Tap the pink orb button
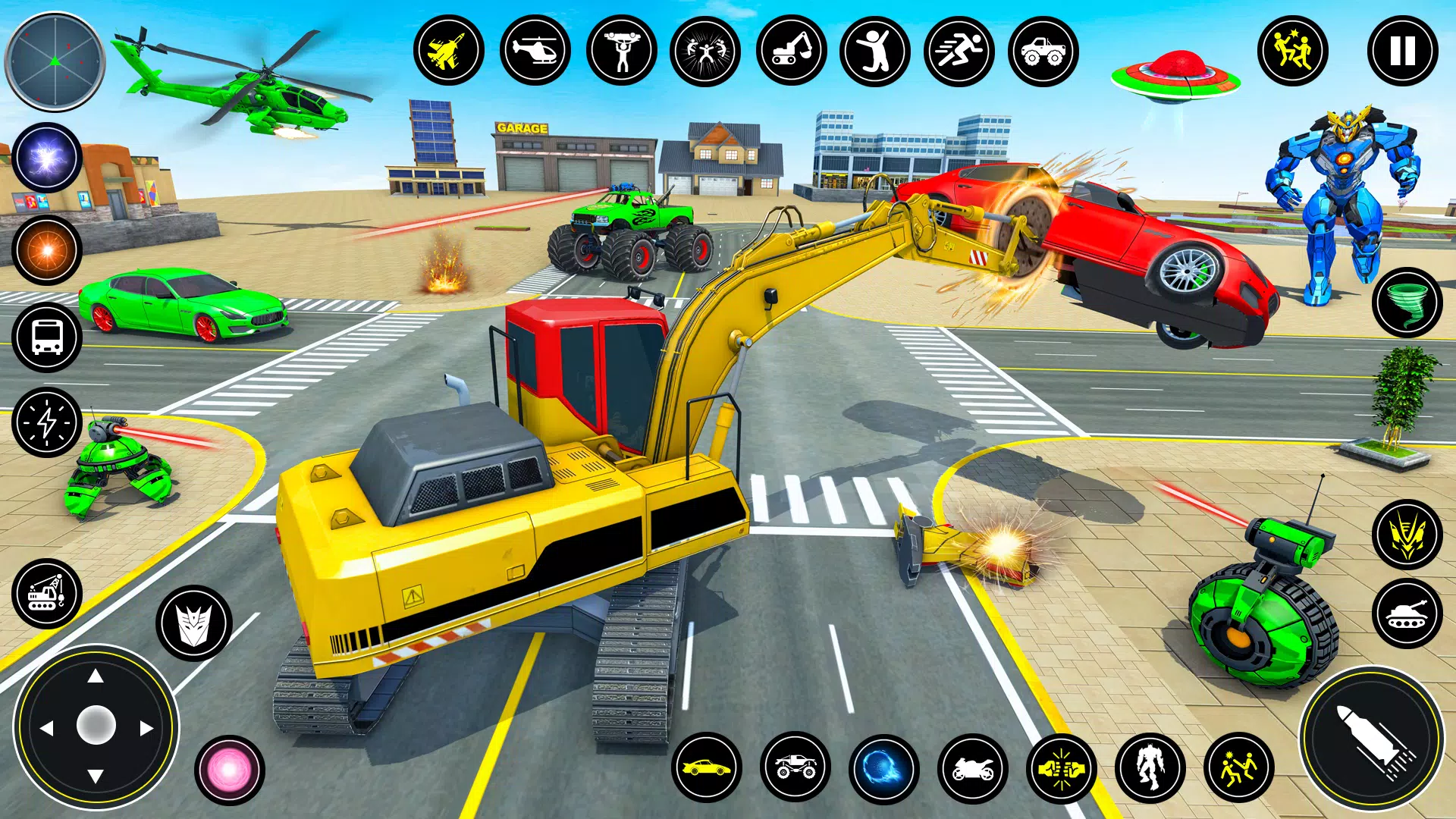Viewport: 1456px width, 819px height. [229, 770]
